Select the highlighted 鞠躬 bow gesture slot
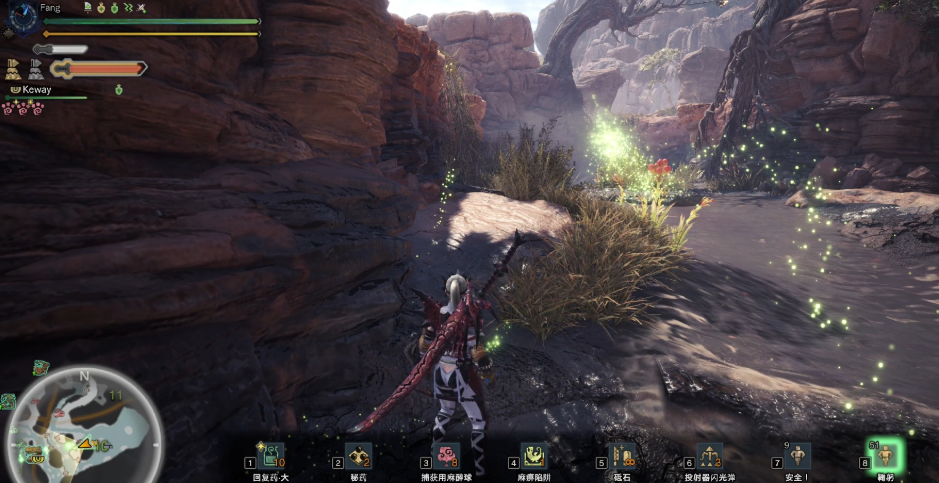This screenshot has height=483, width=939. (x=885, y=456)
